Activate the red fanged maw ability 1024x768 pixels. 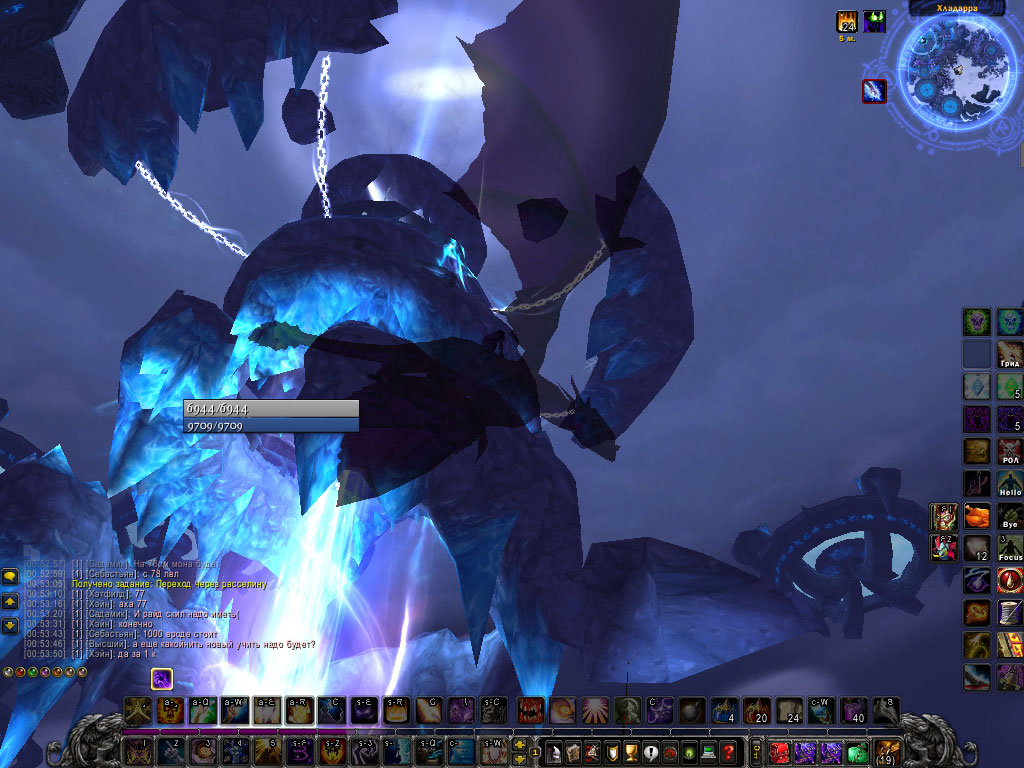[x=531, y=710]
